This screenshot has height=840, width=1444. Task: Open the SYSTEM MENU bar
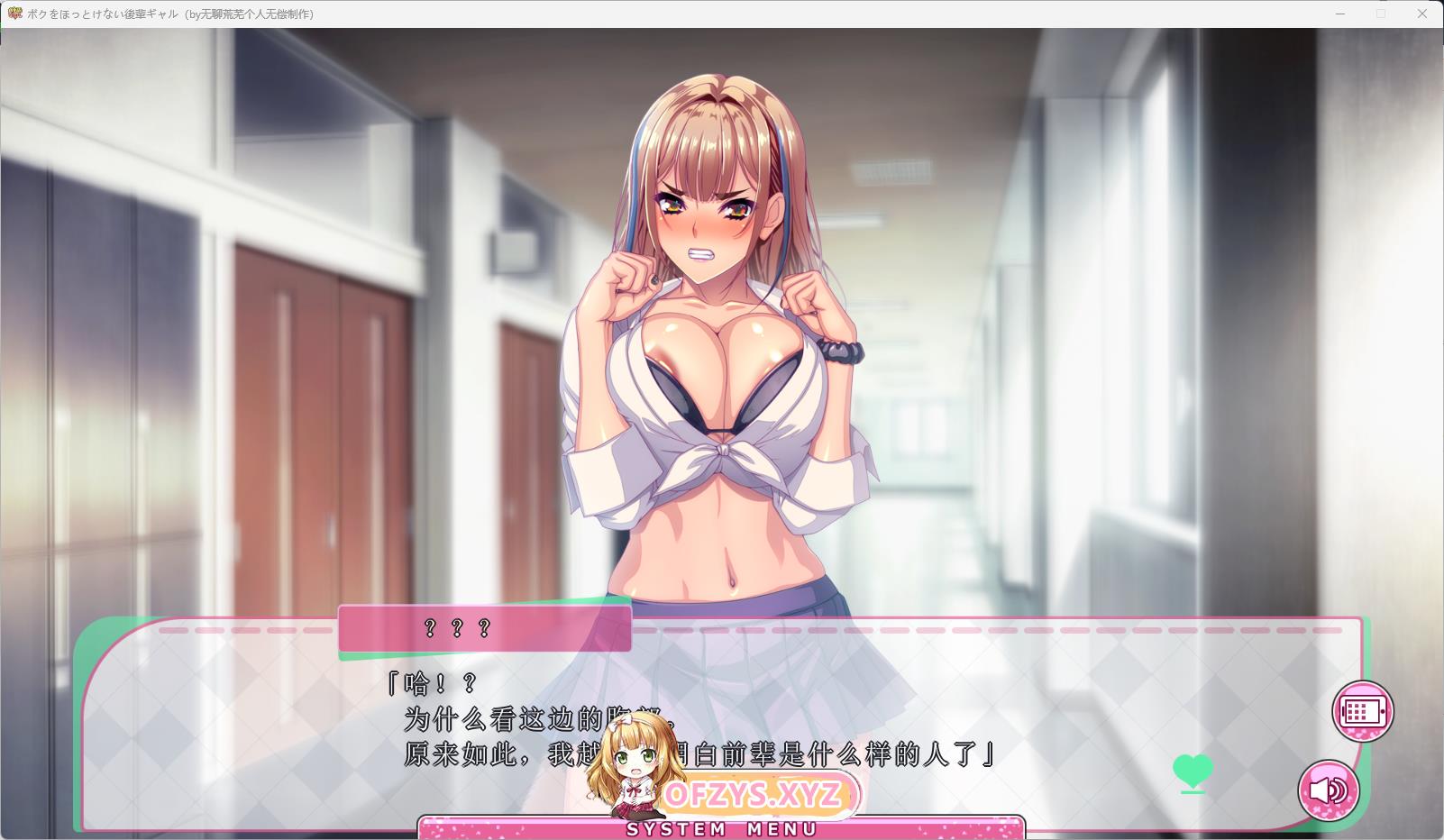(x=721, y=828)
